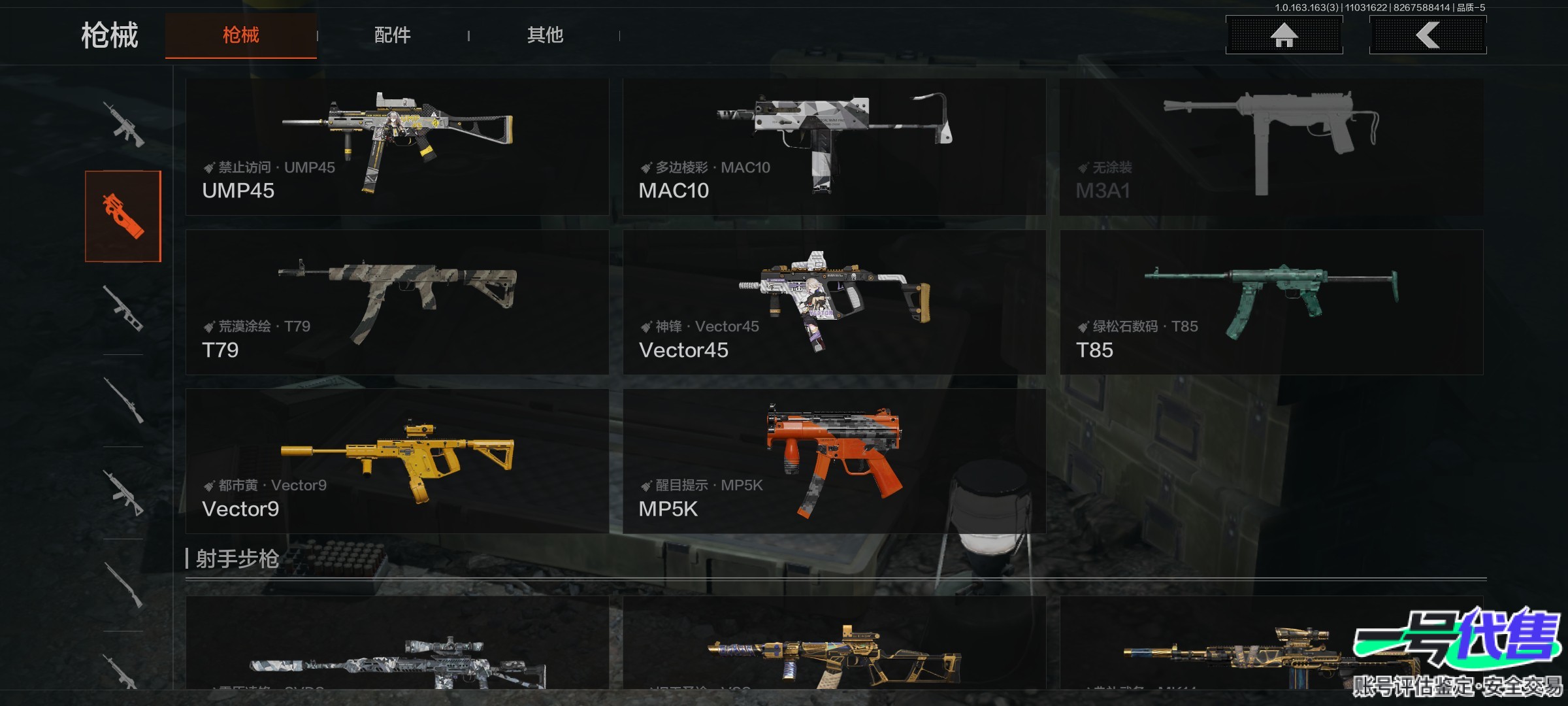
Task: Choose the assault rifle category at sidebar top
Action: 123,124
